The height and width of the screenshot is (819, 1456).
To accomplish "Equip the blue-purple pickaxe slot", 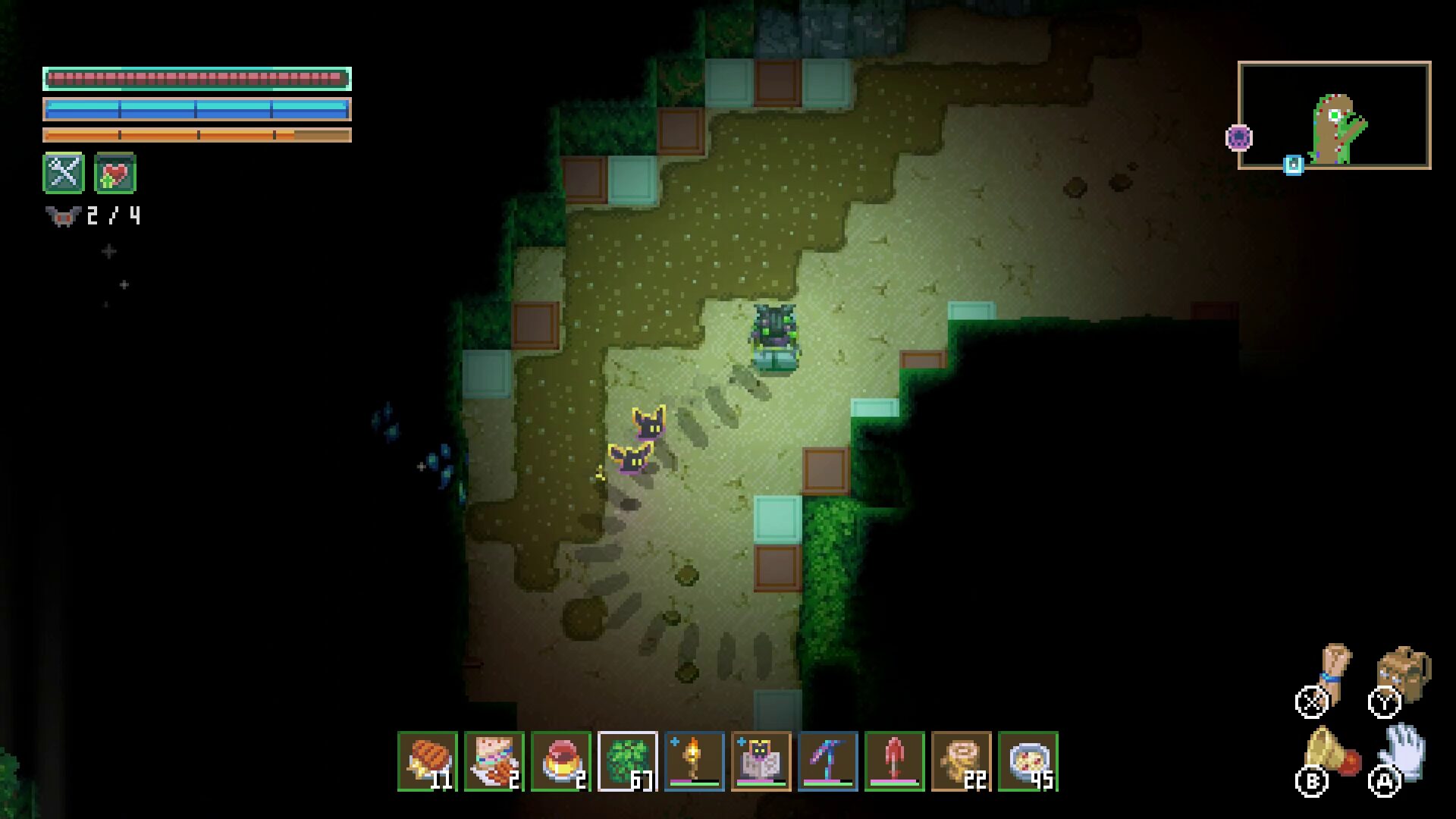I will (x=828, y=761).
